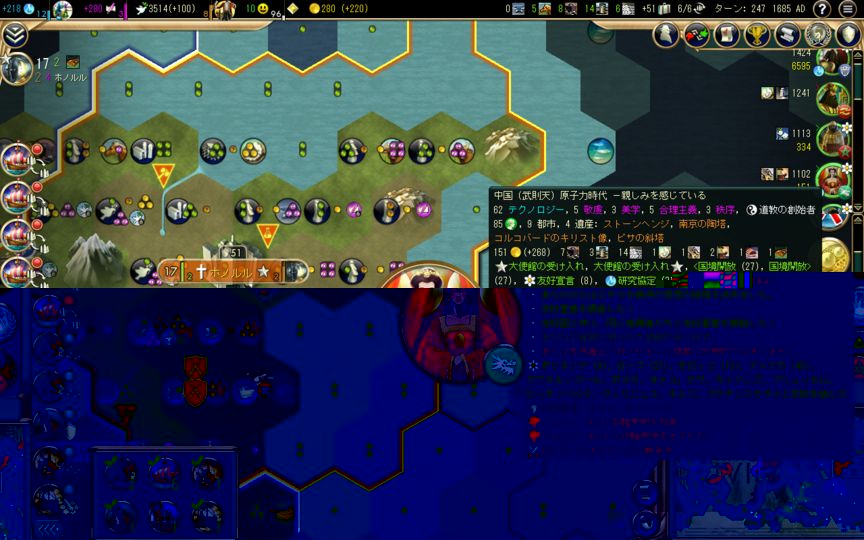Open the science research icon in top bar
Viewport: 864px width, 540px height.
coord(29,9)
